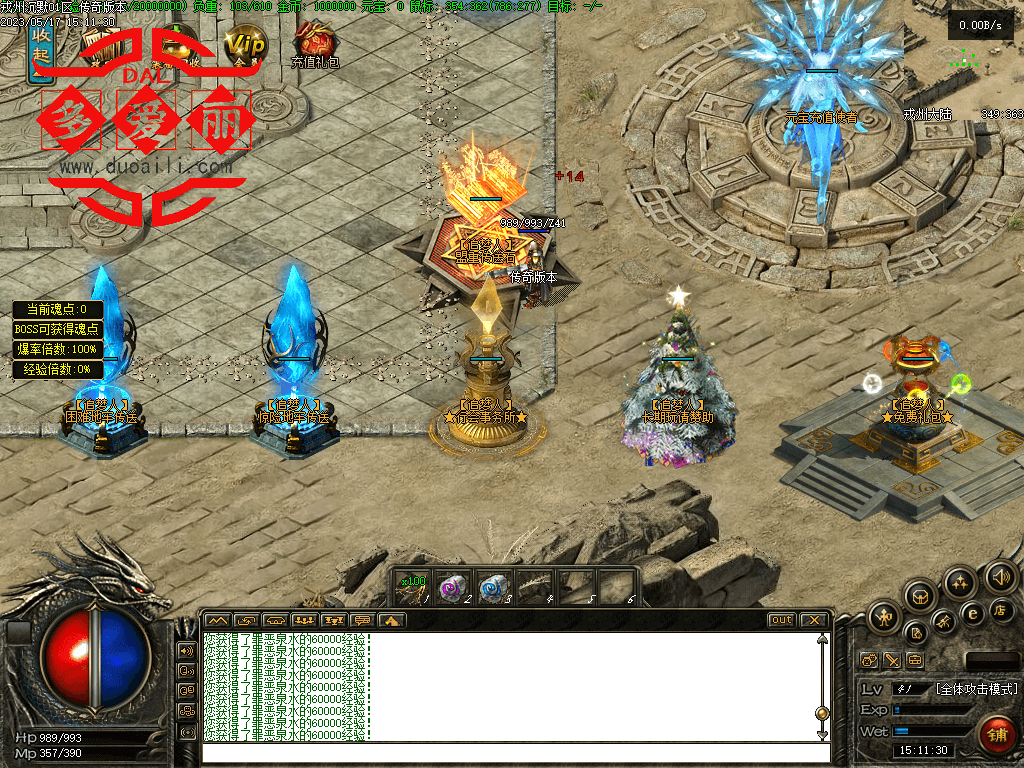The height and width of the screenshot is (768, 1024).
Task: Click the speech bubble chat channel tab
Action: click(x=362, y=620)
